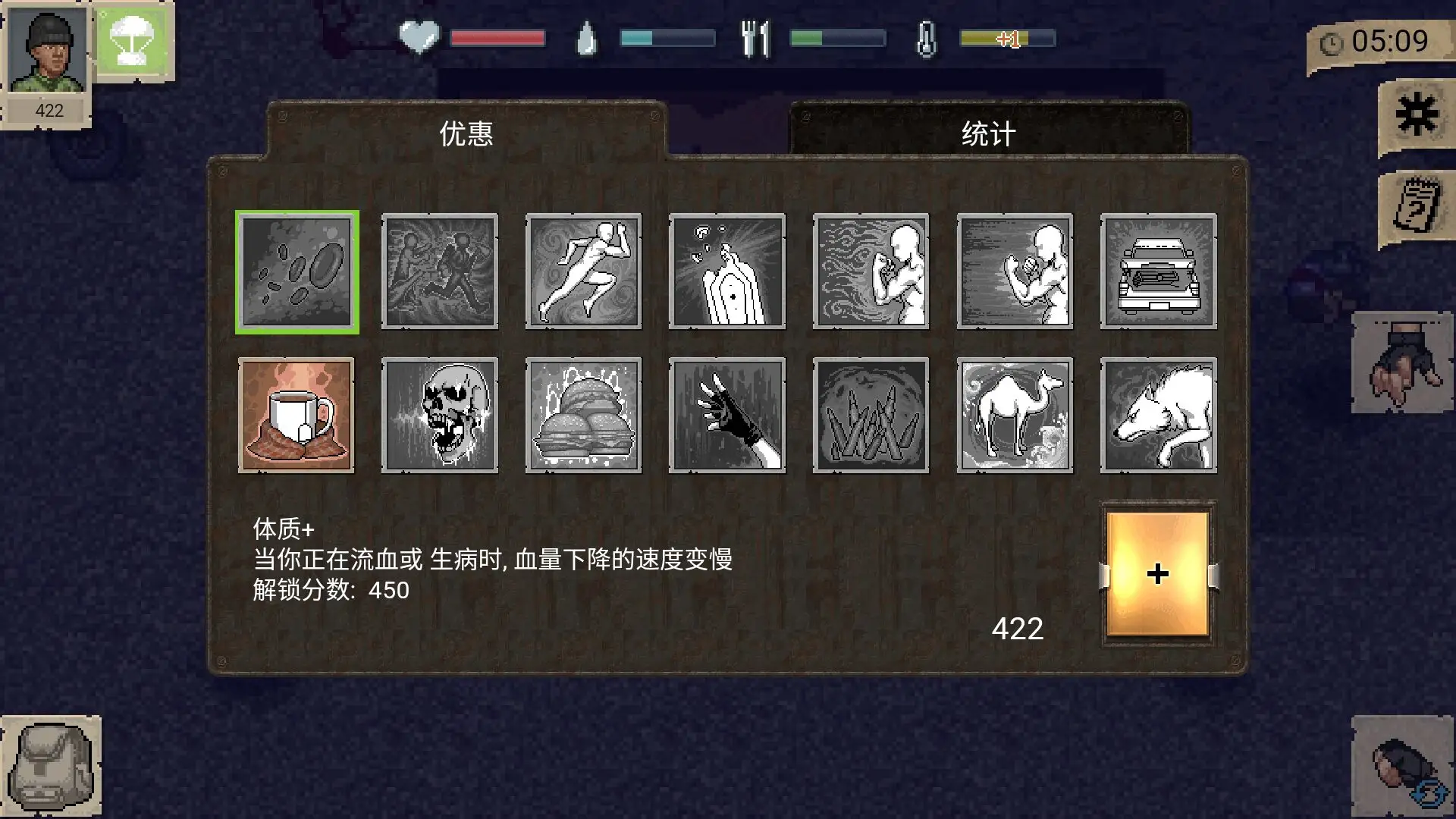1456x819 pixels.
Task: Select the hot tea cup perk icon
Action: 297,416
